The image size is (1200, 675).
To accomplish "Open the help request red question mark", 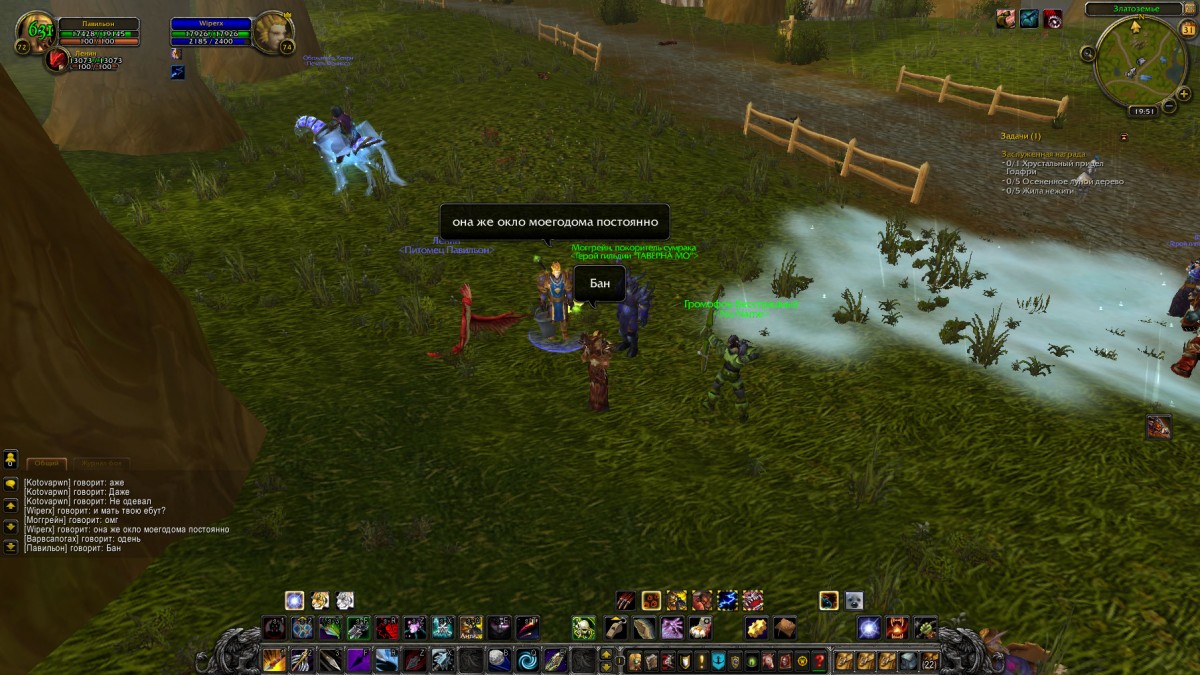I will tap(819, 661).
